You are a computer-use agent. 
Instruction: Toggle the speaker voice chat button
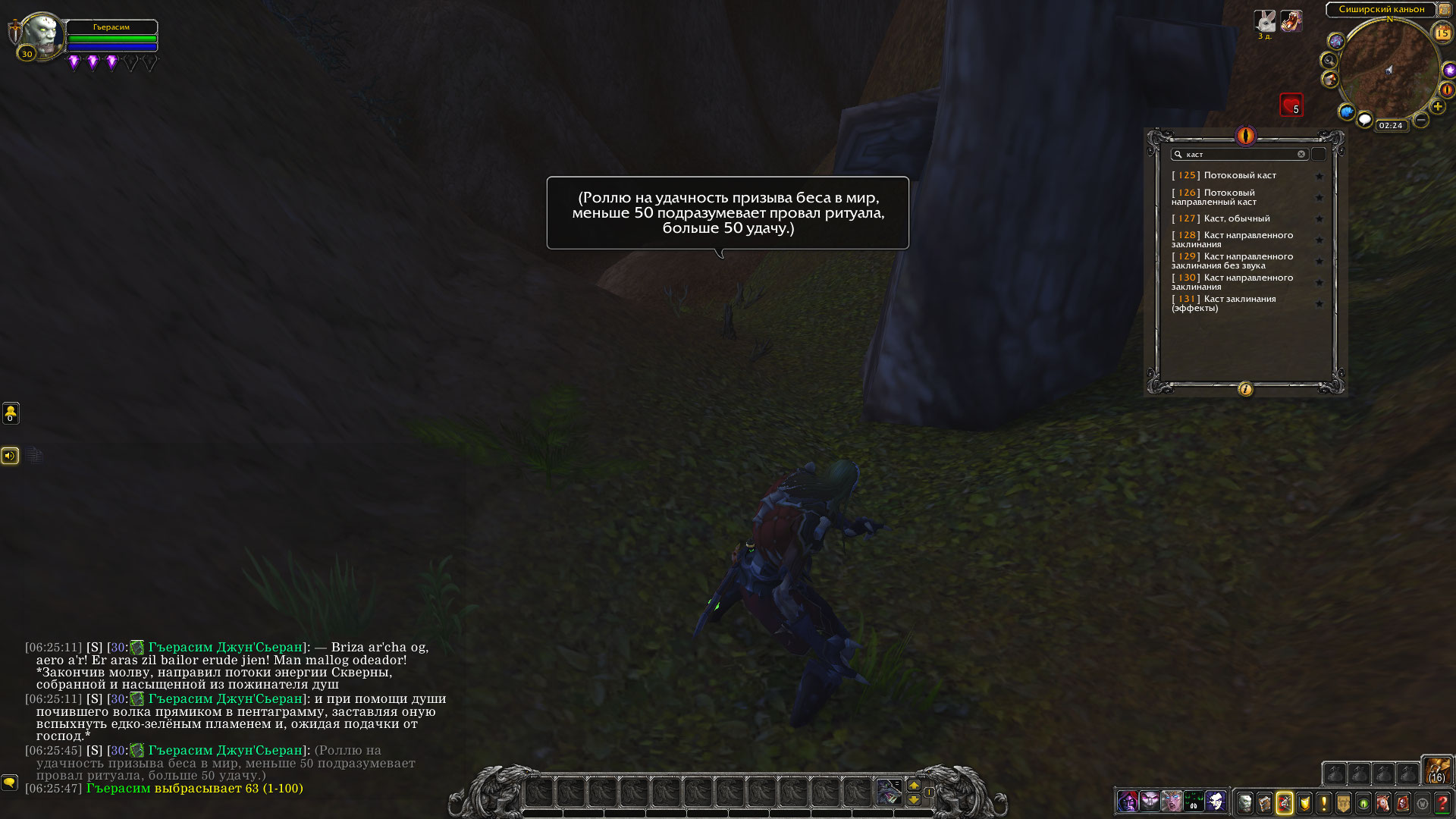pyautogui.click(x=10, y=455)
